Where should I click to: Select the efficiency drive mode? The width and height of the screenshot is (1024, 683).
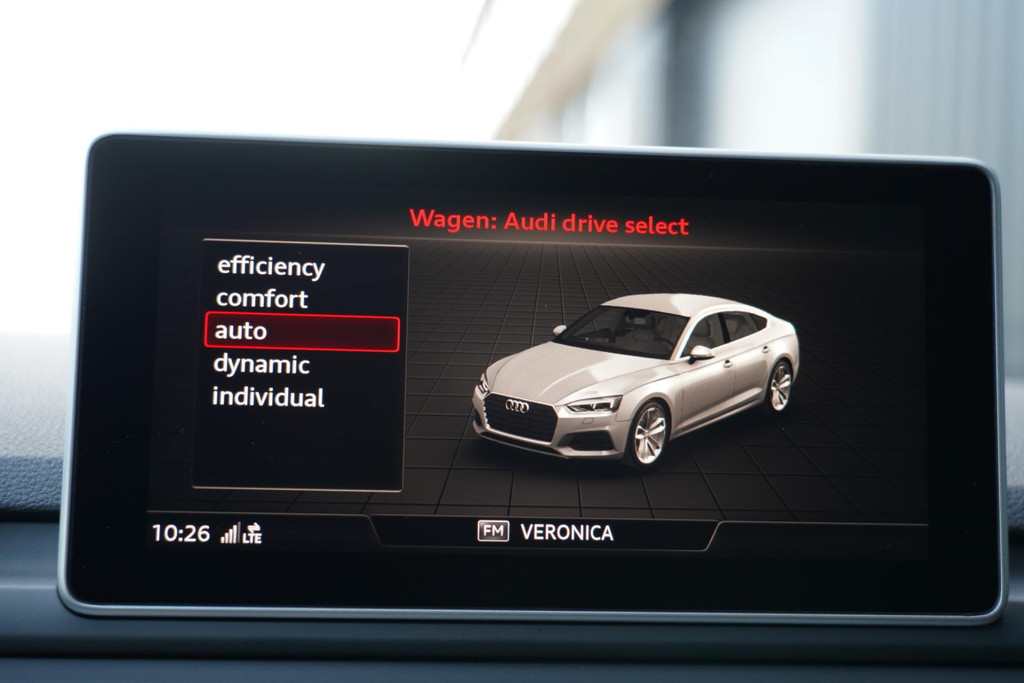click(271, 267)
